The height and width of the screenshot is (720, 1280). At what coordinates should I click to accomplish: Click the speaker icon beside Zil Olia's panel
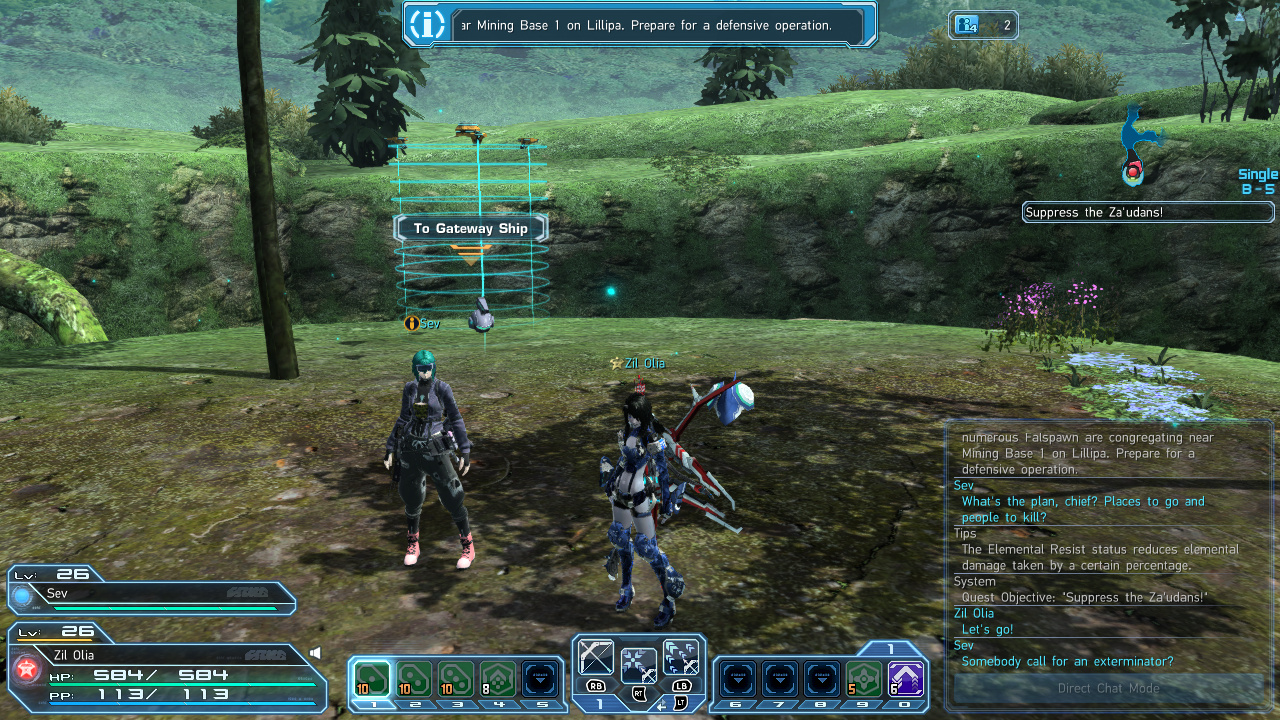pyautogui.click(x=315, y=653)
